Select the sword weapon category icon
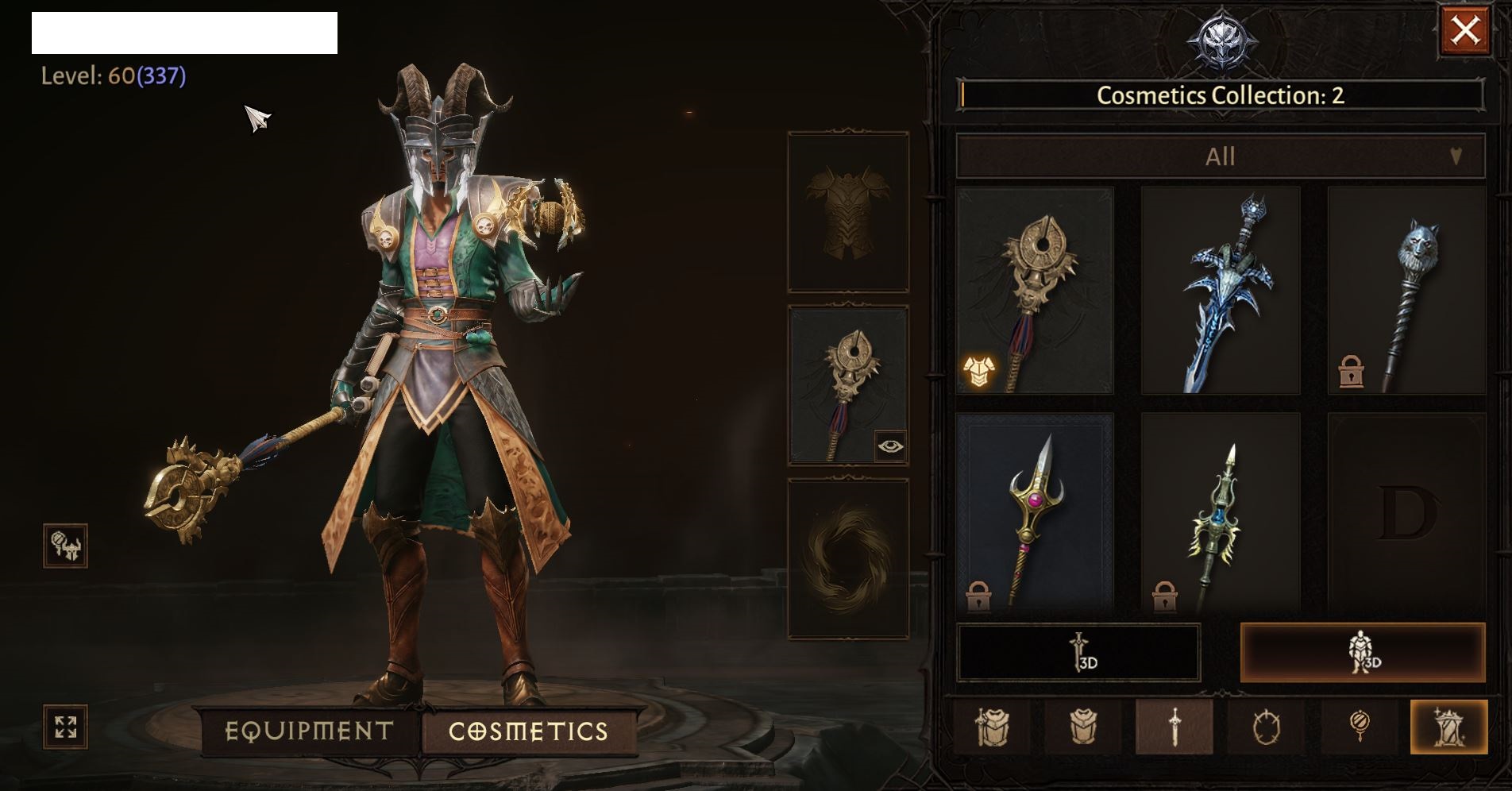1512x791 pixels. coord(1174,727)
